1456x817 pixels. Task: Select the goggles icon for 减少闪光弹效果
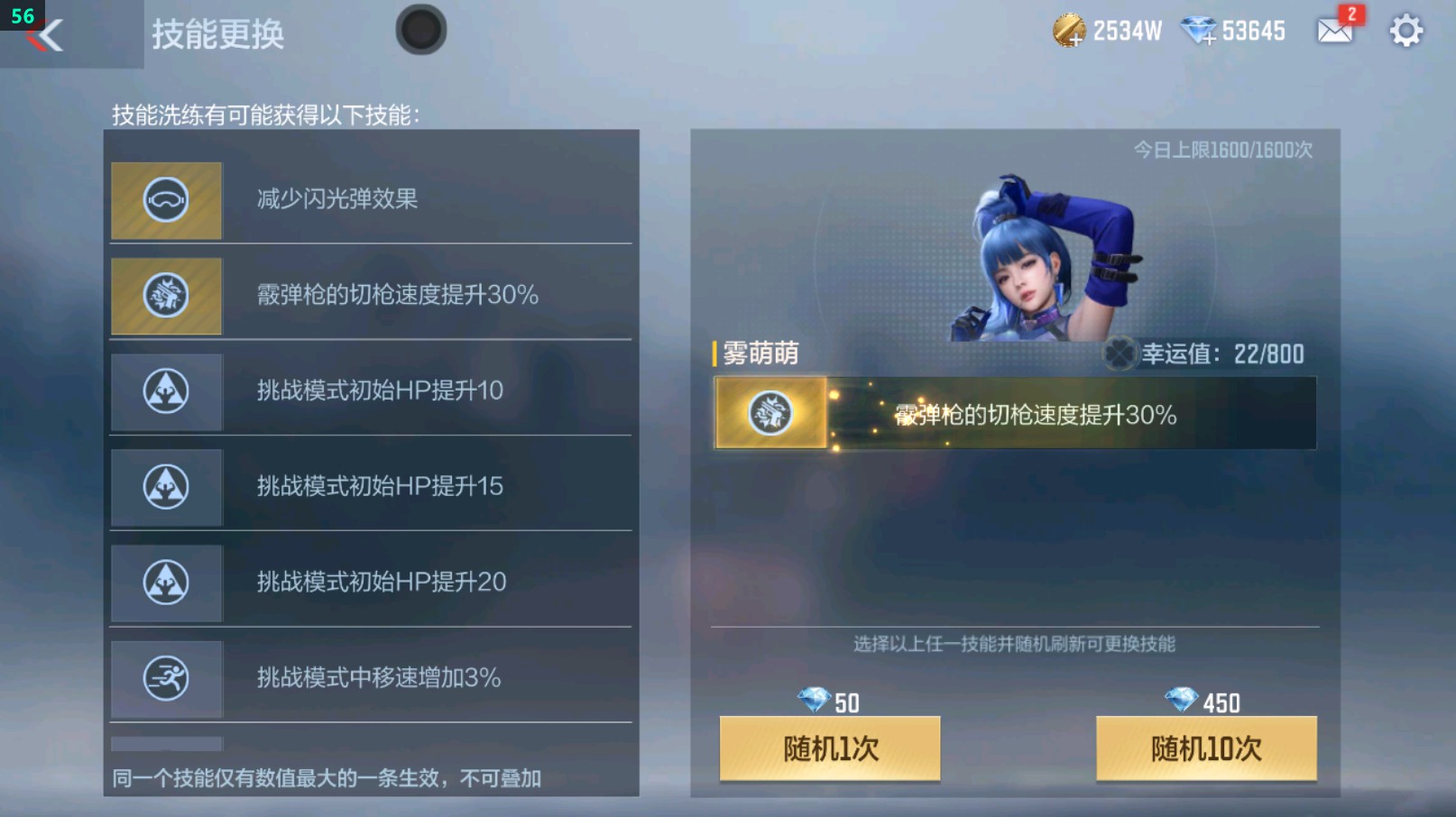[x=166, y=199]
